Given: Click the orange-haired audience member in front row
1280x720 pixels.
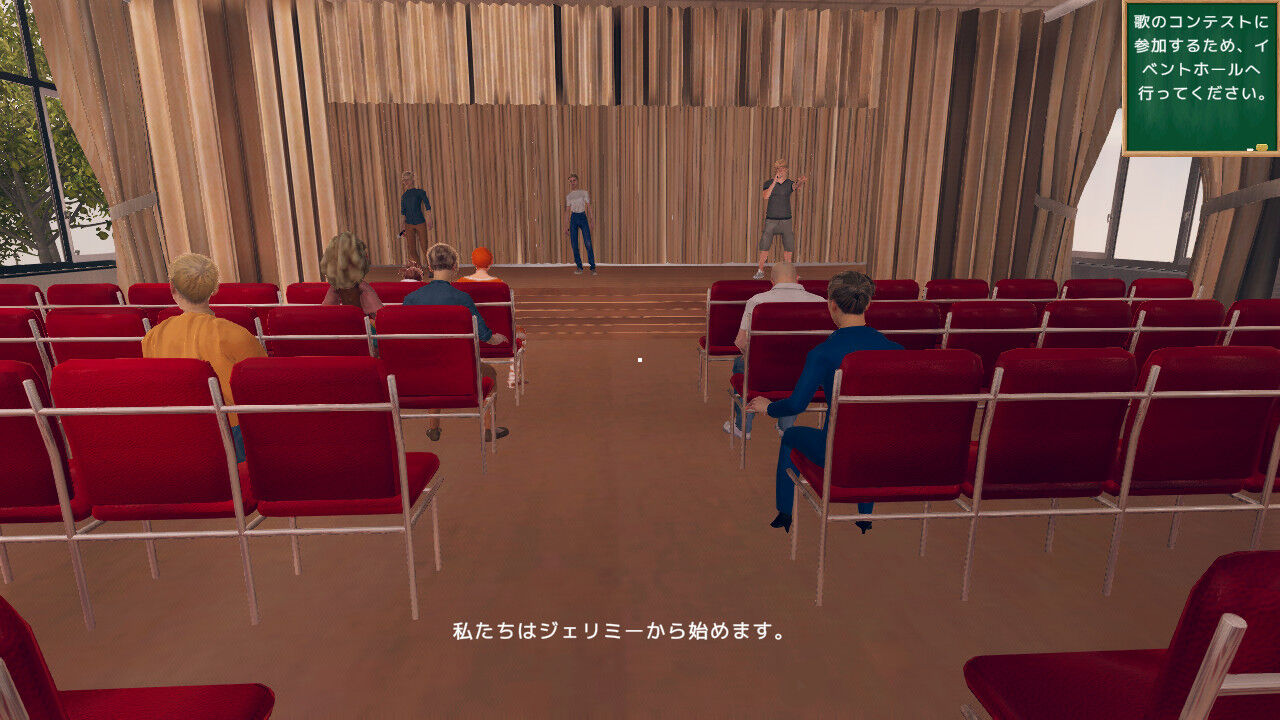Looking at the screenshot, I should tap(484, 262).
